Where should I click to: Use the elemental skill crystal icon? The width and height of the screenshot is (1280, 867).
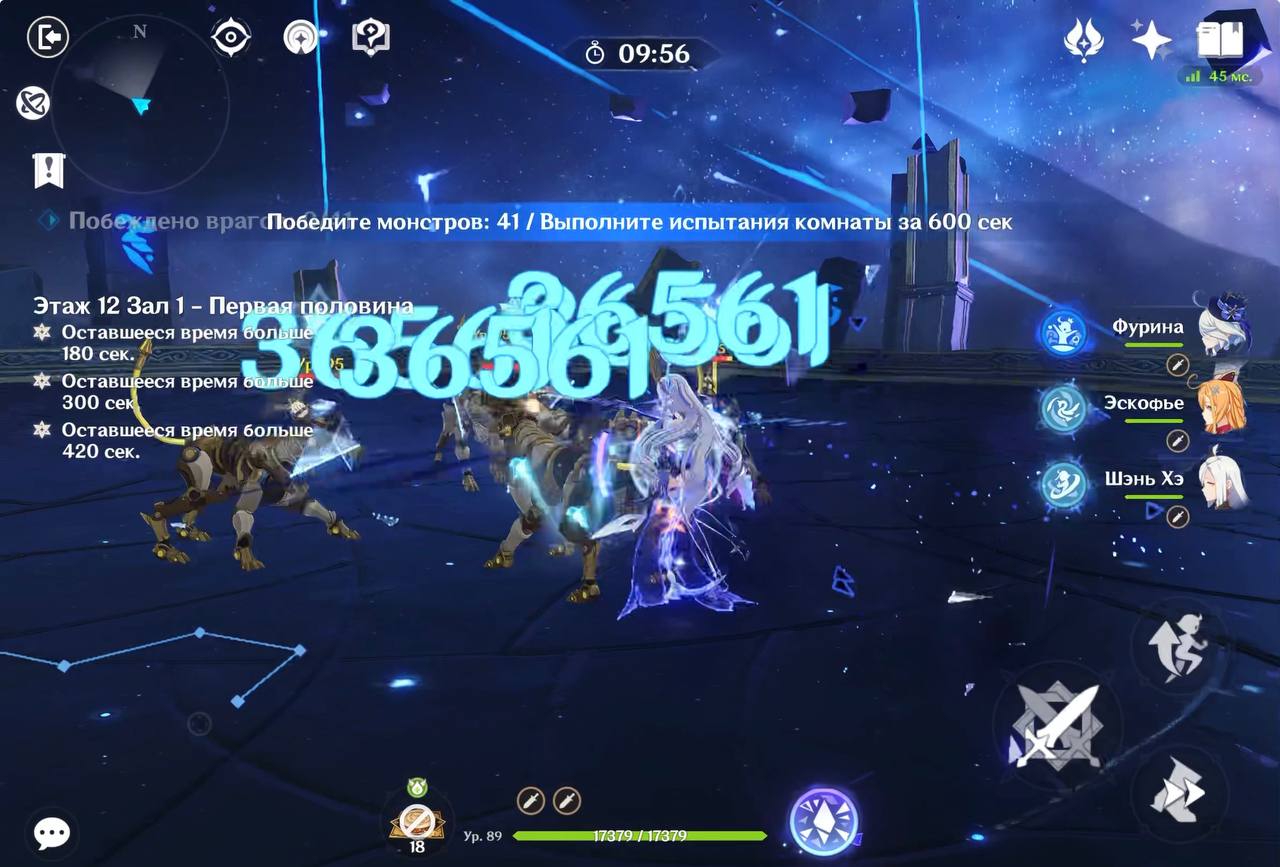[x=824, y=821]
